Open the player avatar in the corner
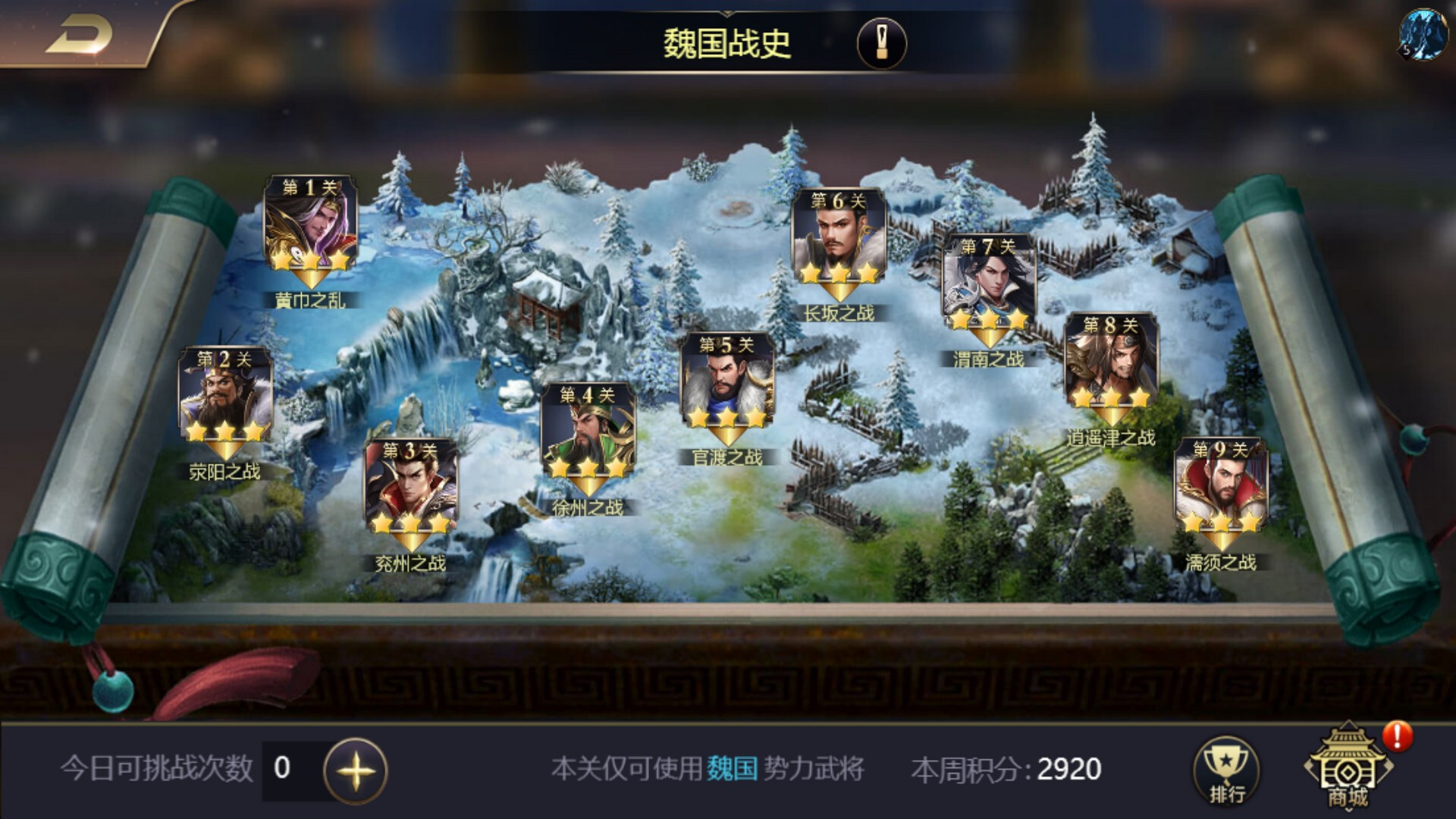Viewport: 1456px width, 819px height. tap(1423, 33)
